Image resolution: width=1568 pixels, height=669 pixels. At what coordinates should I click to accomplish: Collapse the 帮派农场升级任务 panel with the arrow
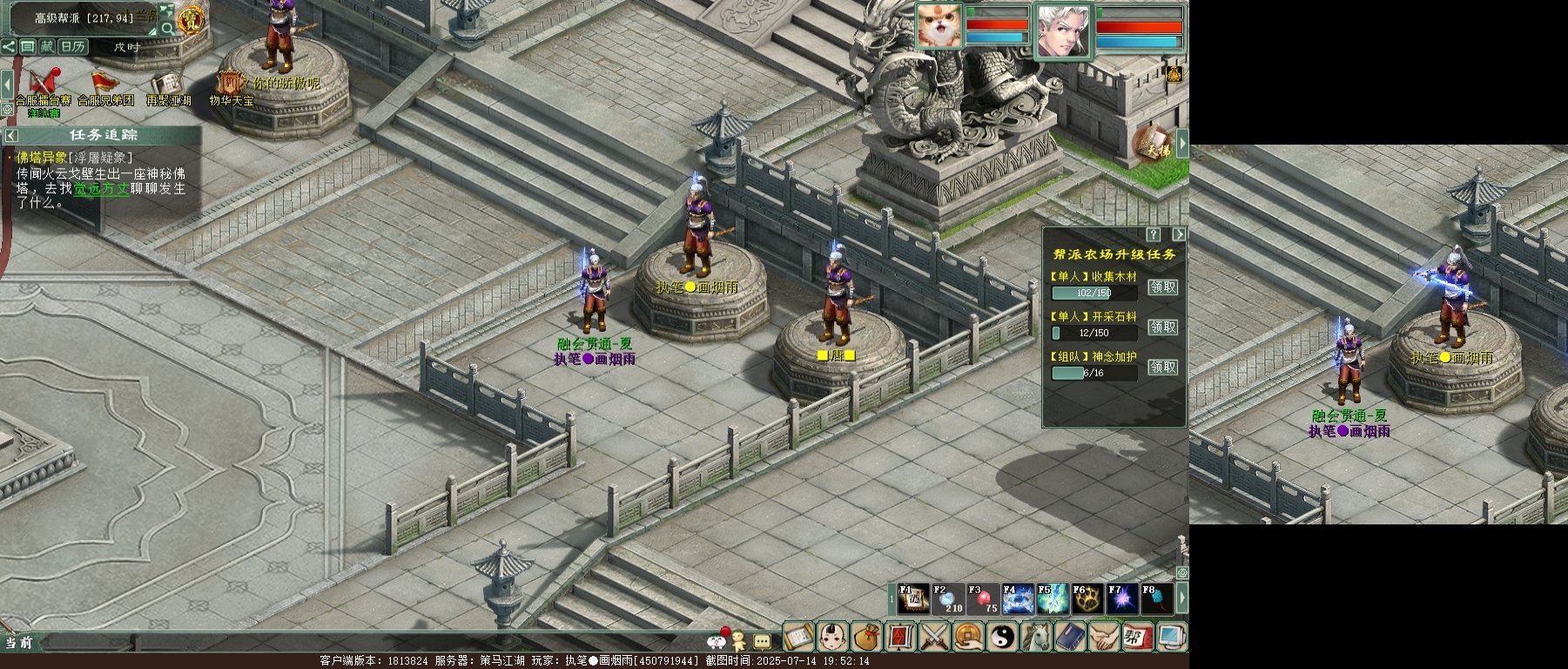pos(1179,234)
